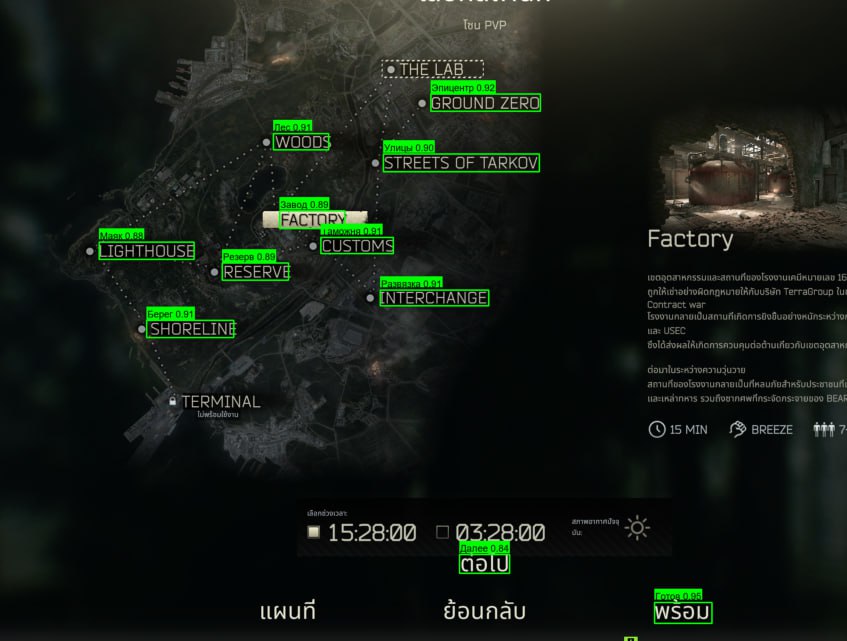Choose Ground Zero map location

(485, 103)
